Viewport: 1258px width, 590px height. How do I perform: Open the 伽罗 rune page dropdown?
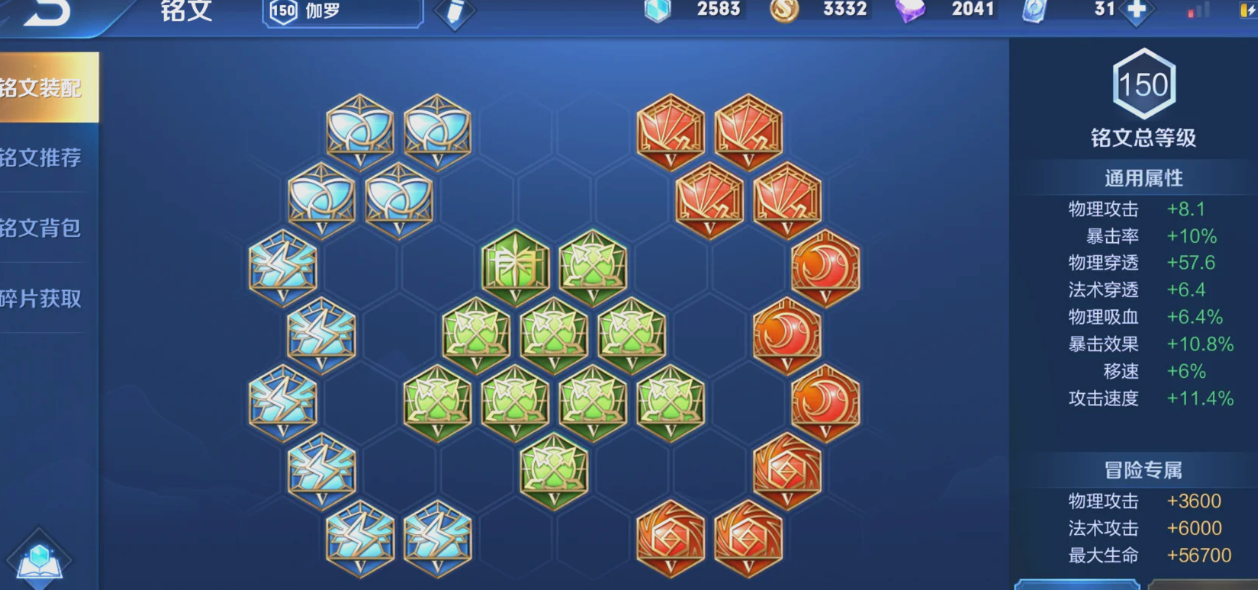coord(342,11)
